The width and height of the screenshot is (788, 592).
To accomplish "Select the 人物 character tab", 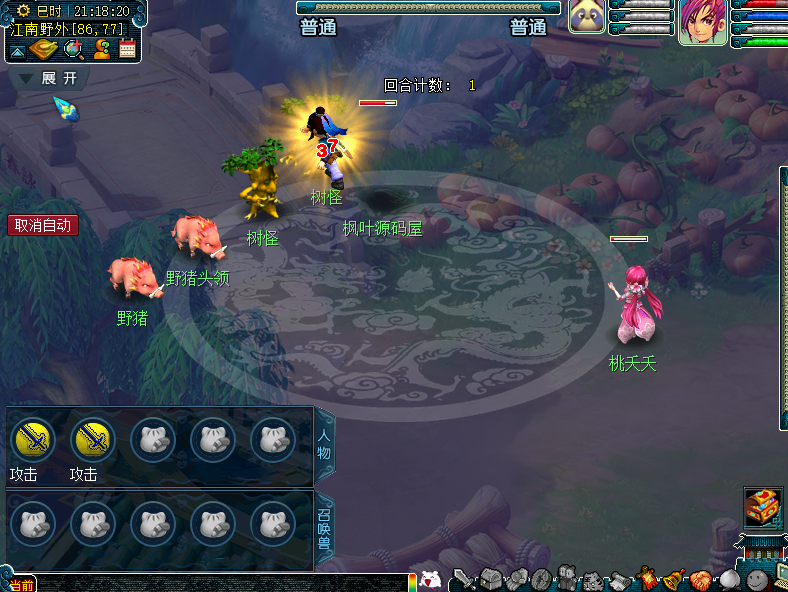I will (325, 446).
